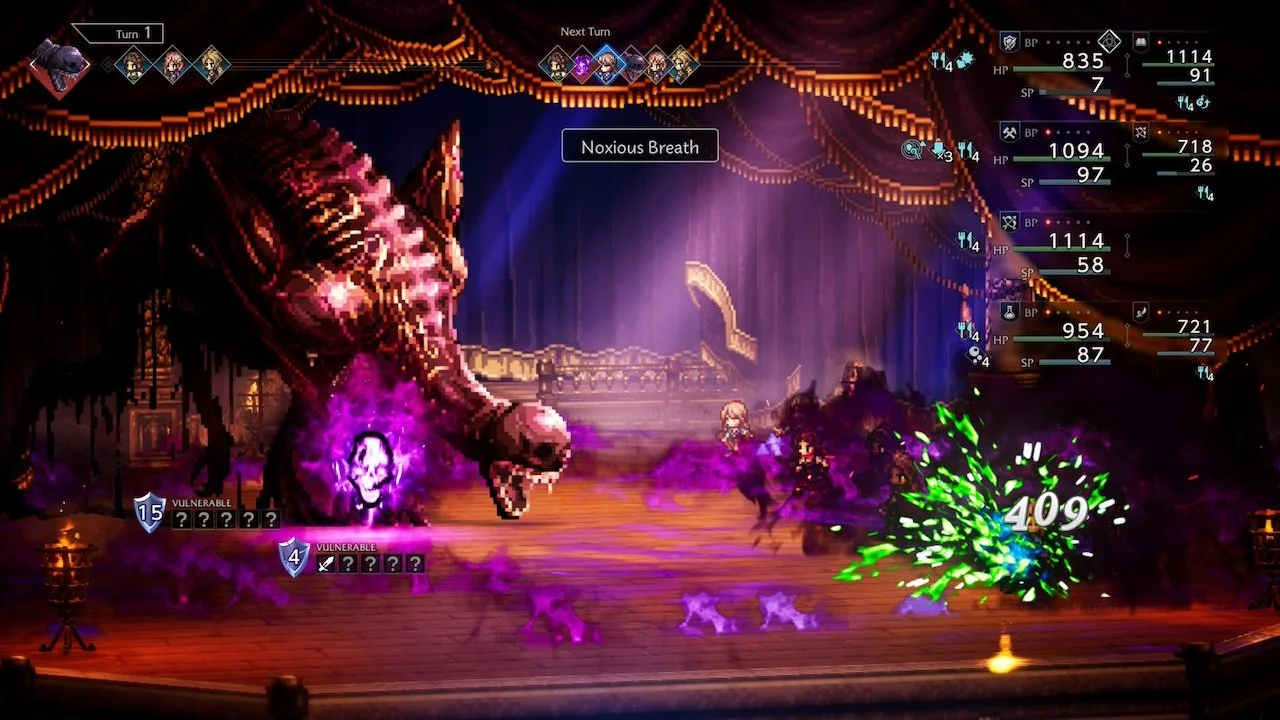
Task: Select the shield showing 15 points
Action: (150, 512)
